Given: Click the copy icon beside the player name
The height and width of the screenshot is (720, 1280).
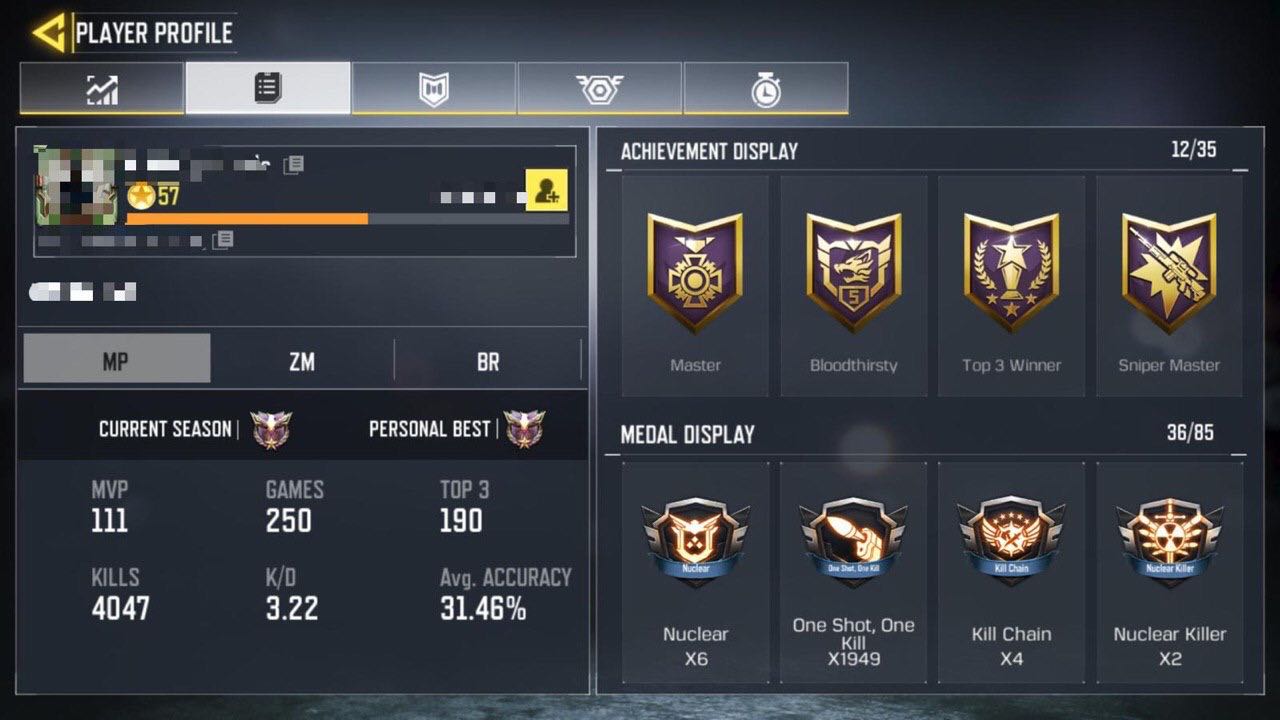Looking at the screenshot, I should [291, 164].
